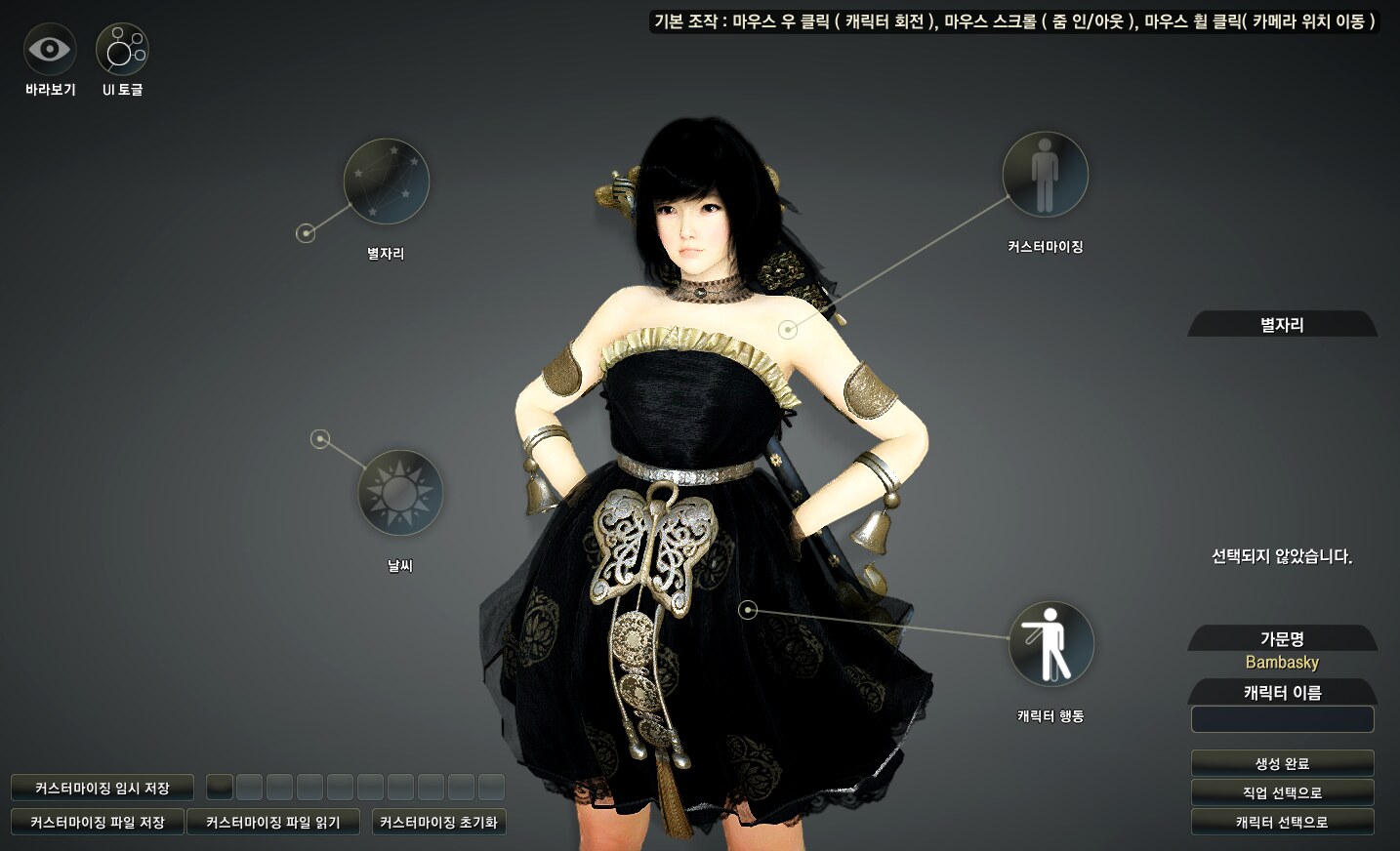1400x851 pixels.
Task: Return via the 캐릭터 선택으로 button
Action: point(1282,822)
